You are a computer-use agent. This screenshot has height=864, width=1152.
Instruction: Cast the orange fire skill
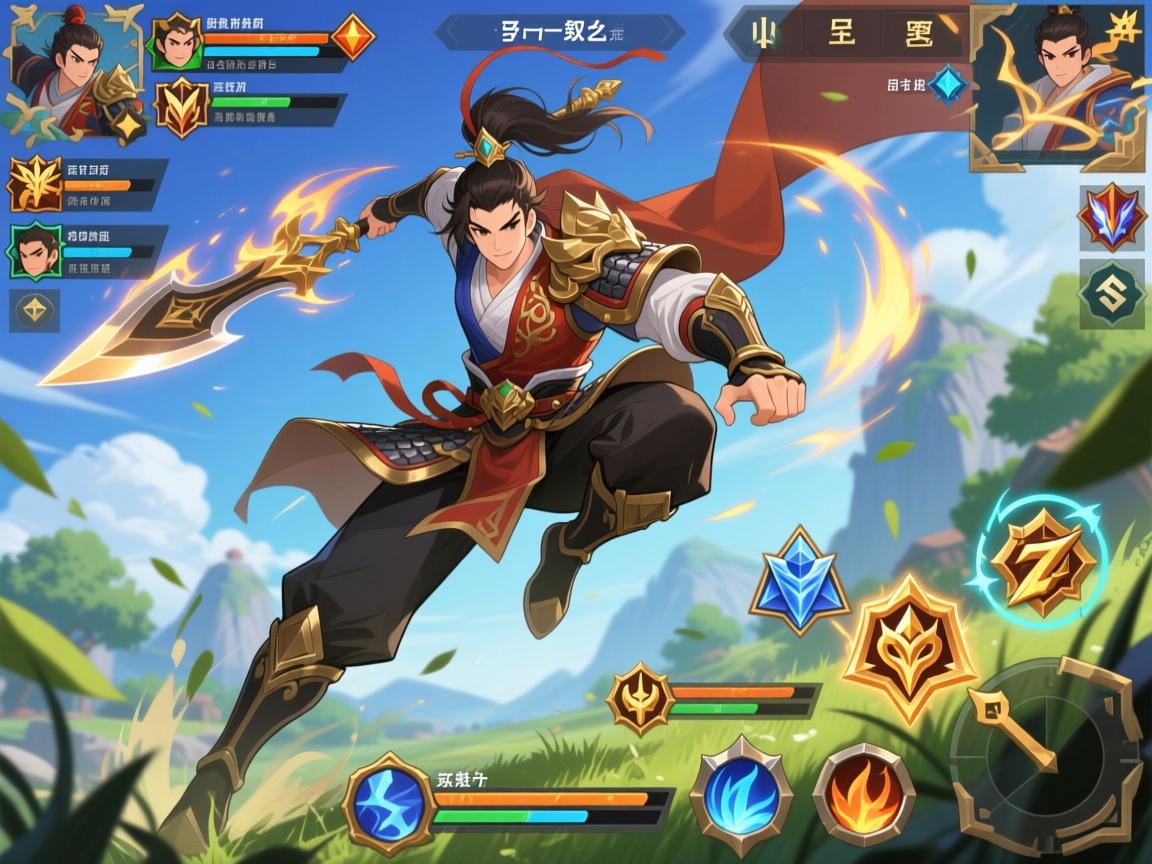click(863, 796)
